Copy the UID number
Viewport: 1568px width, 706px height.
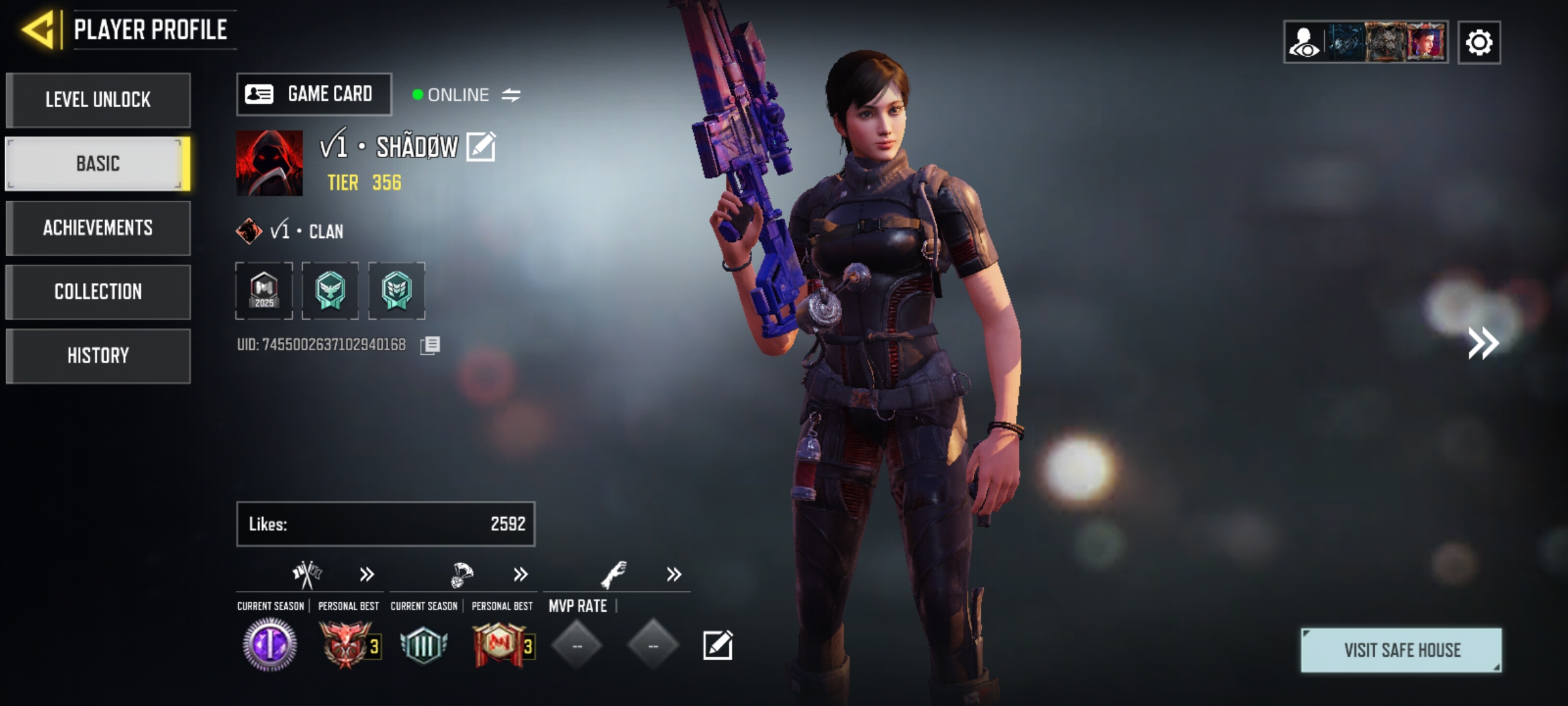[x=430, y=345]
